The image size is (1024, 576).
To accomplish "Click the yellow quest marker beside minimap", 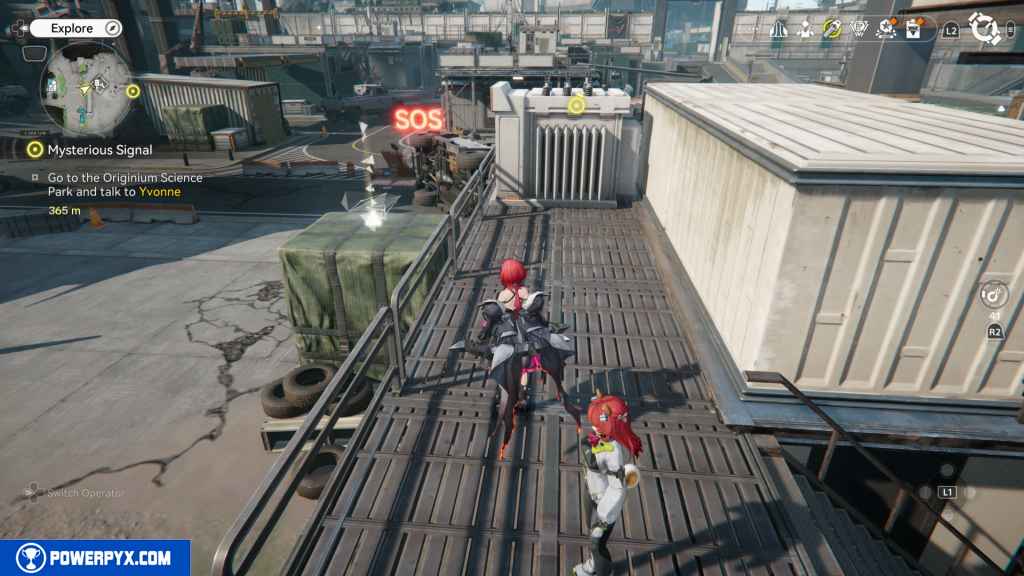I will pos(133,91).
